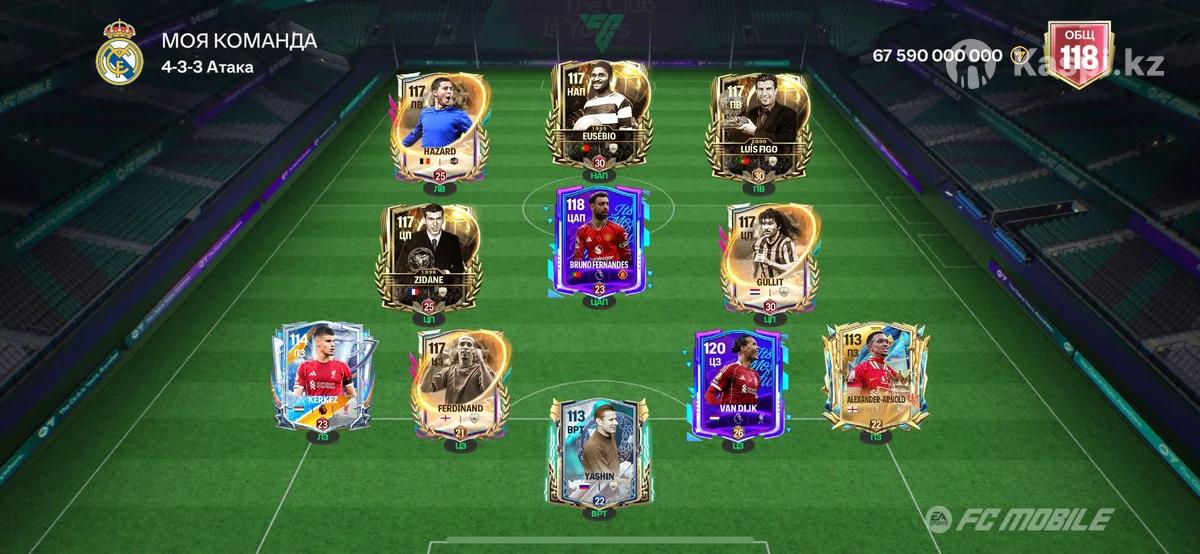Select the Gullit midfielder card

click(769, 259)
